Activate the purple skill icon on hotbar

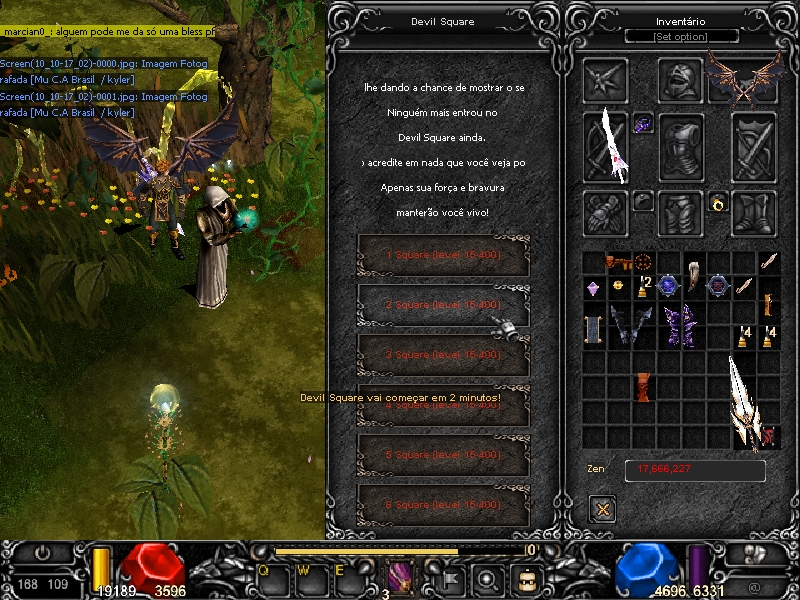tap(402, 577)
